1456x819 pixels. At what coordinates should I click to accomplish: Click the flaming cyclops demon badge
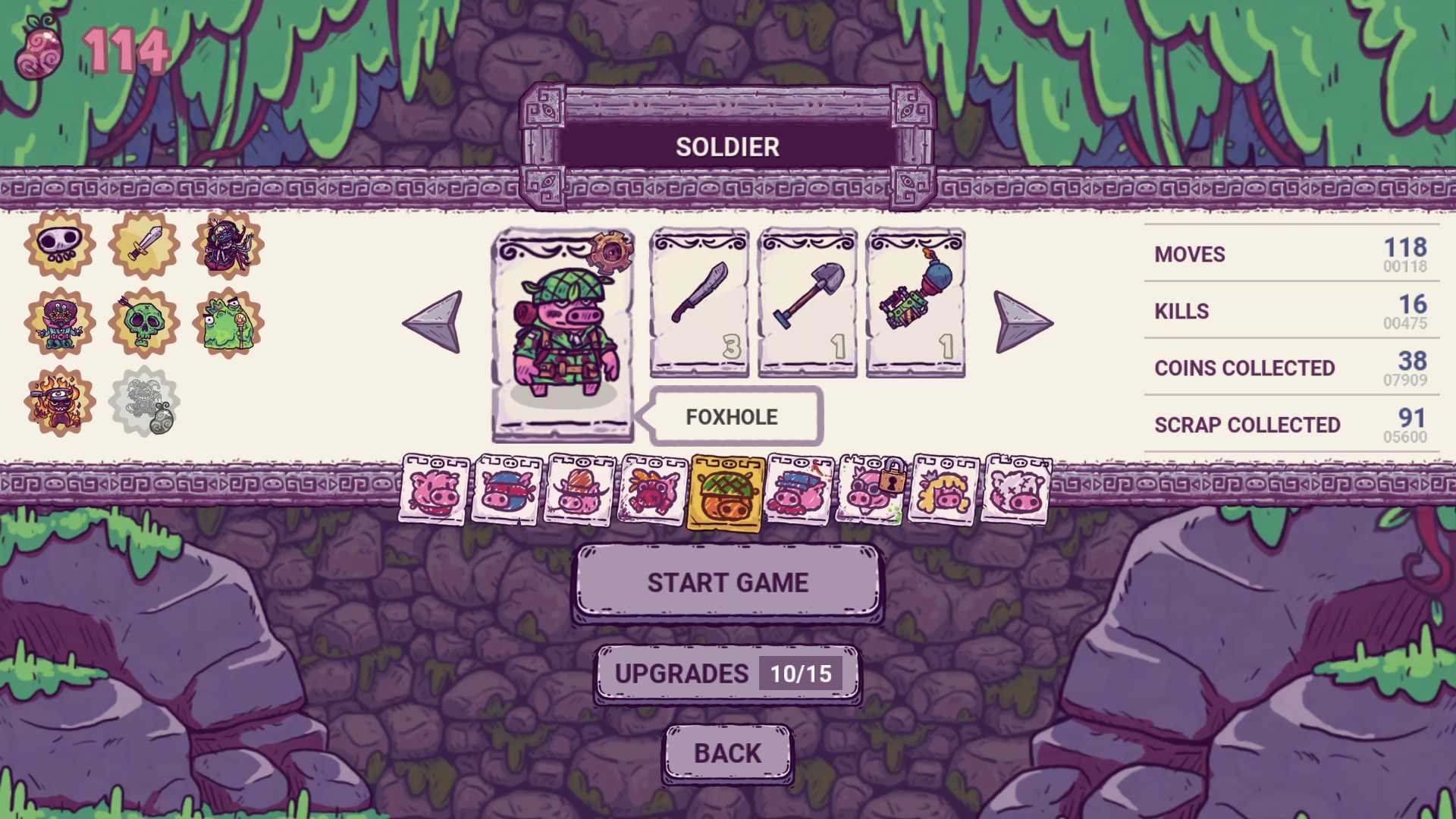(59, 402)
